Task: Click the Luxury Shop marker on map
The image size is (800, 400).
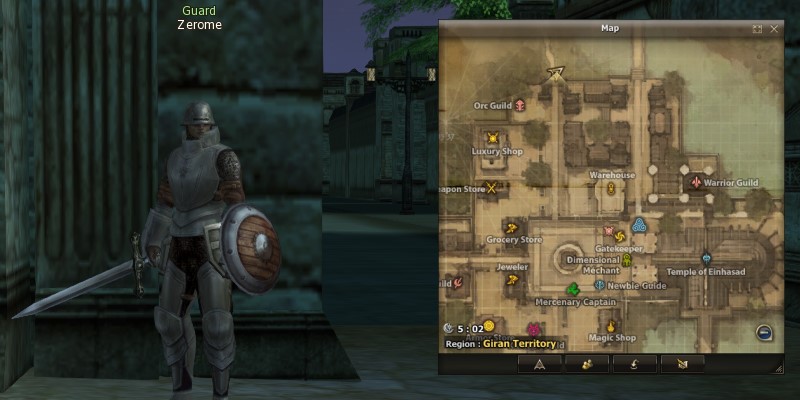Action: click(x=492, y=138)
